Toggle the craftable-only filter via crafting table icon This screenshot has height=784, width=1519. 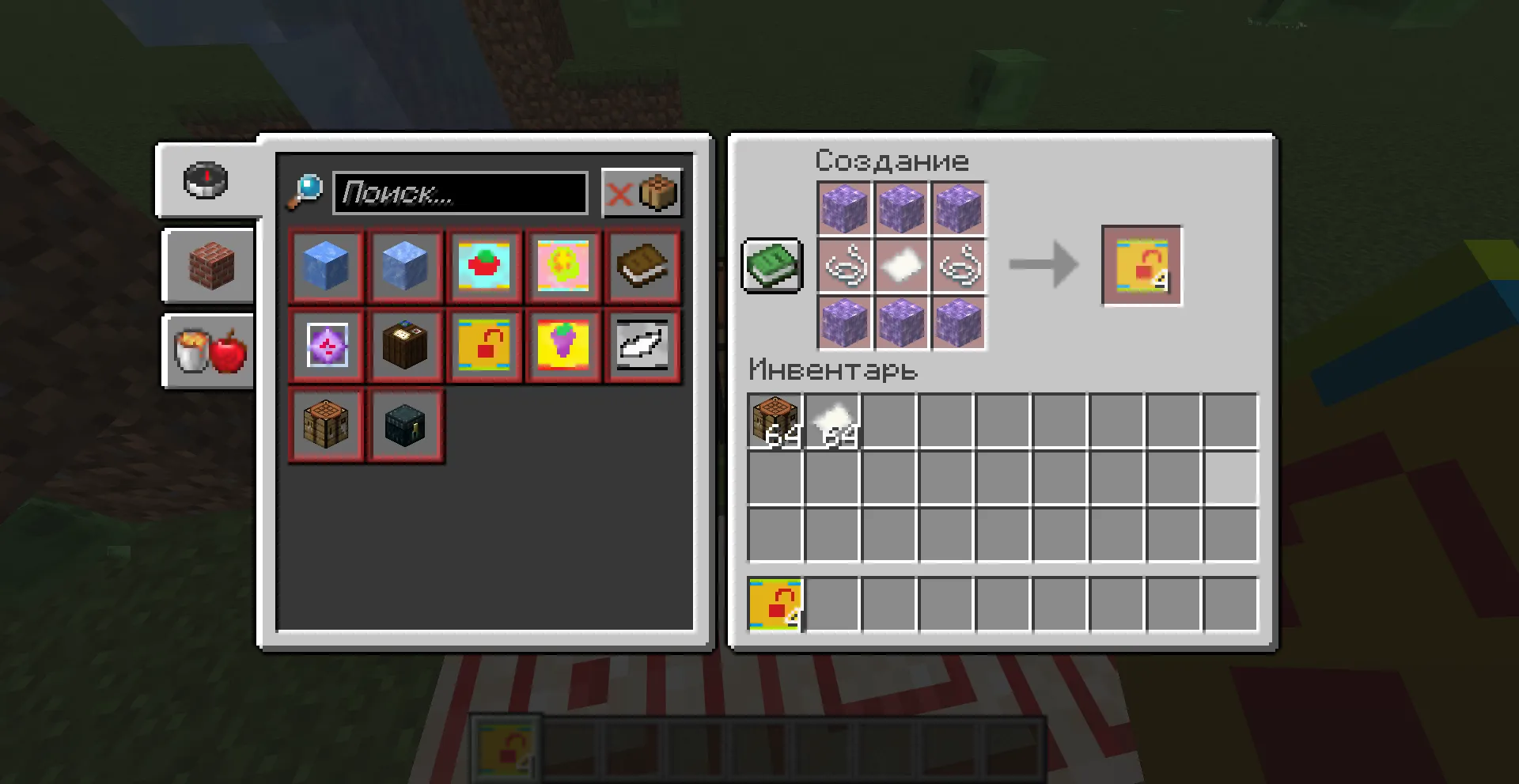[657, 191]
